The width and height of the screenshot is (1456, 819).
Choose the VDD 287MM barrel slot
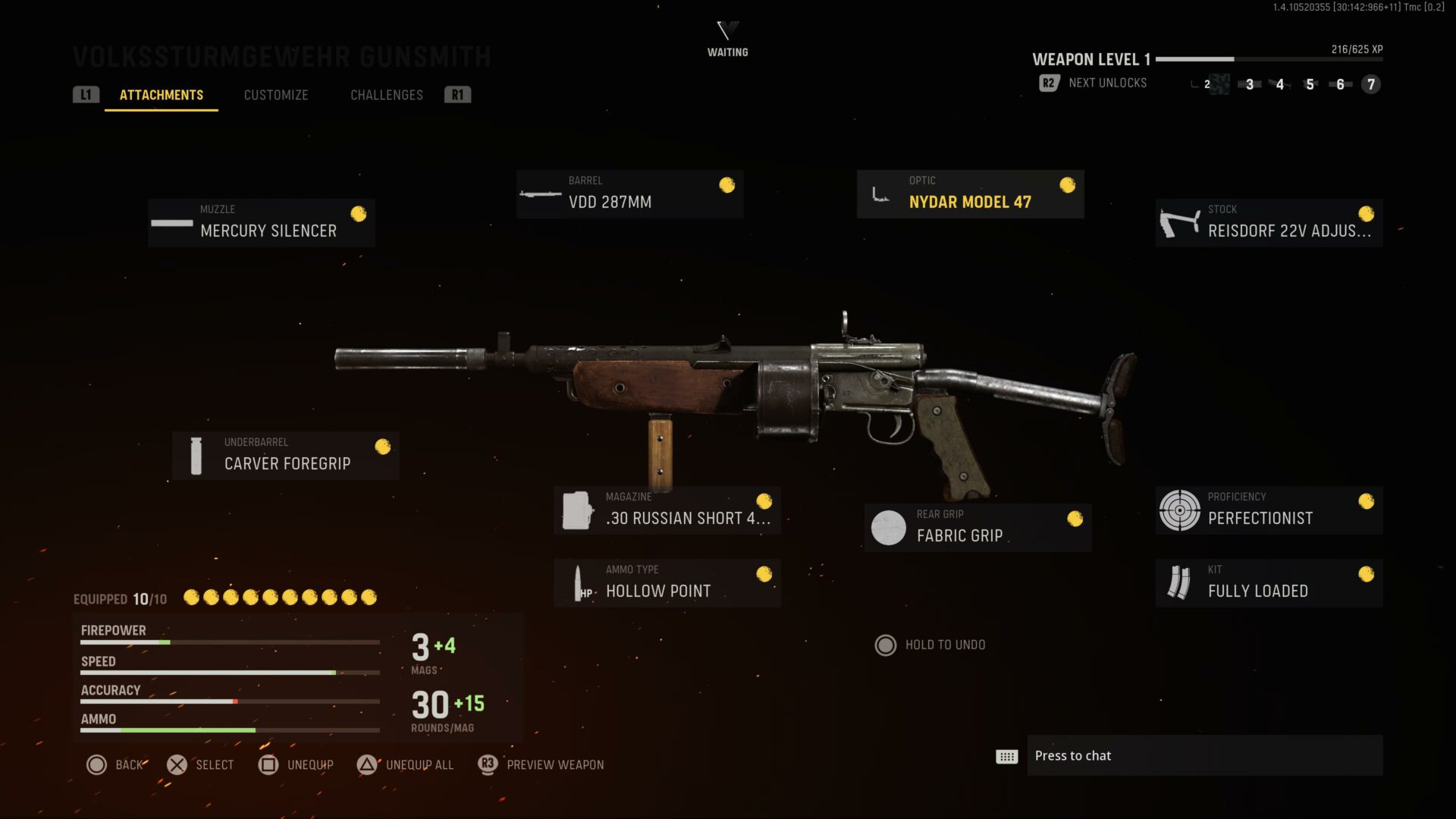(629, 194)
